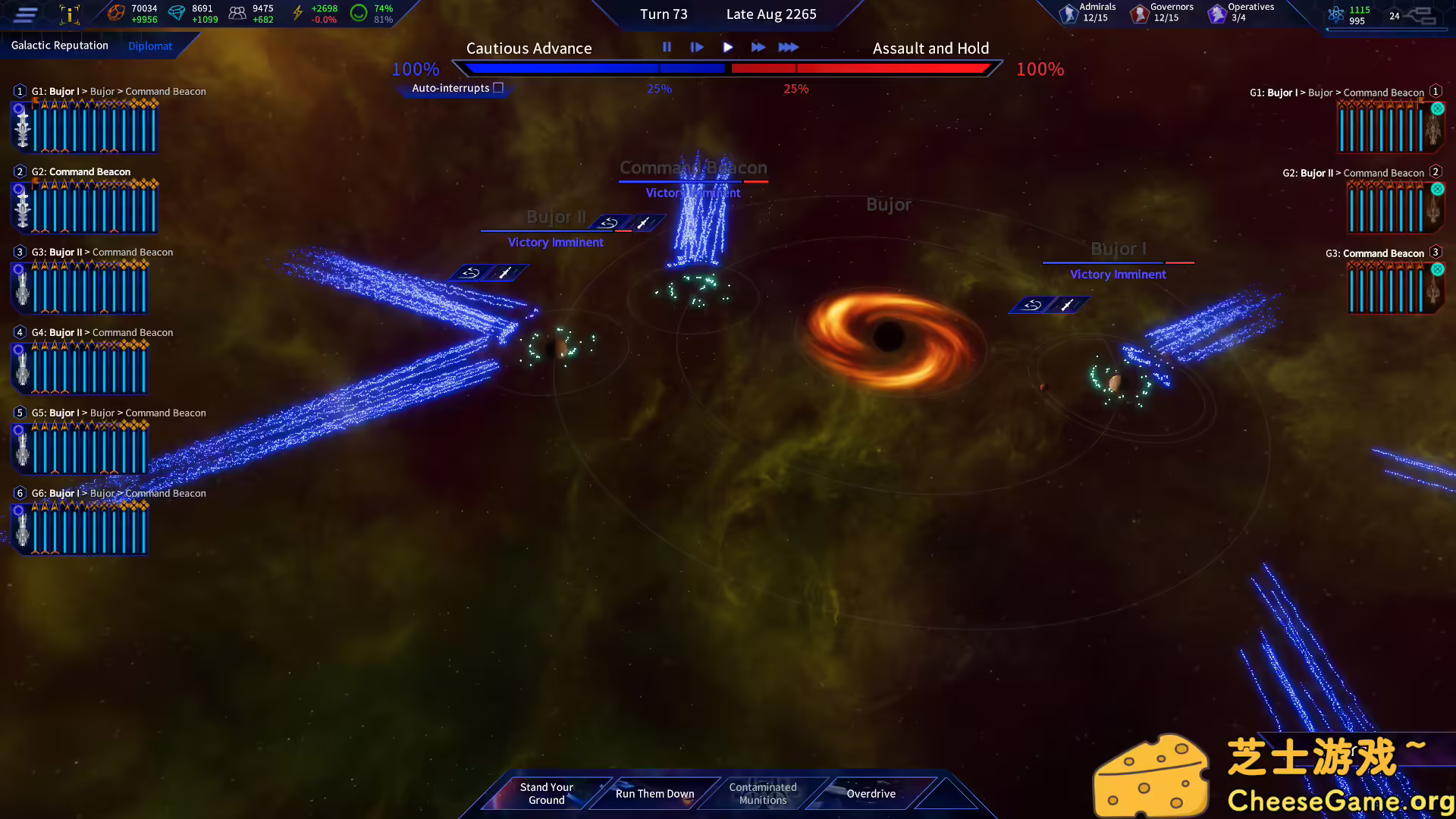
Task: Open the hamburger menu top-left
Action: 24,14
